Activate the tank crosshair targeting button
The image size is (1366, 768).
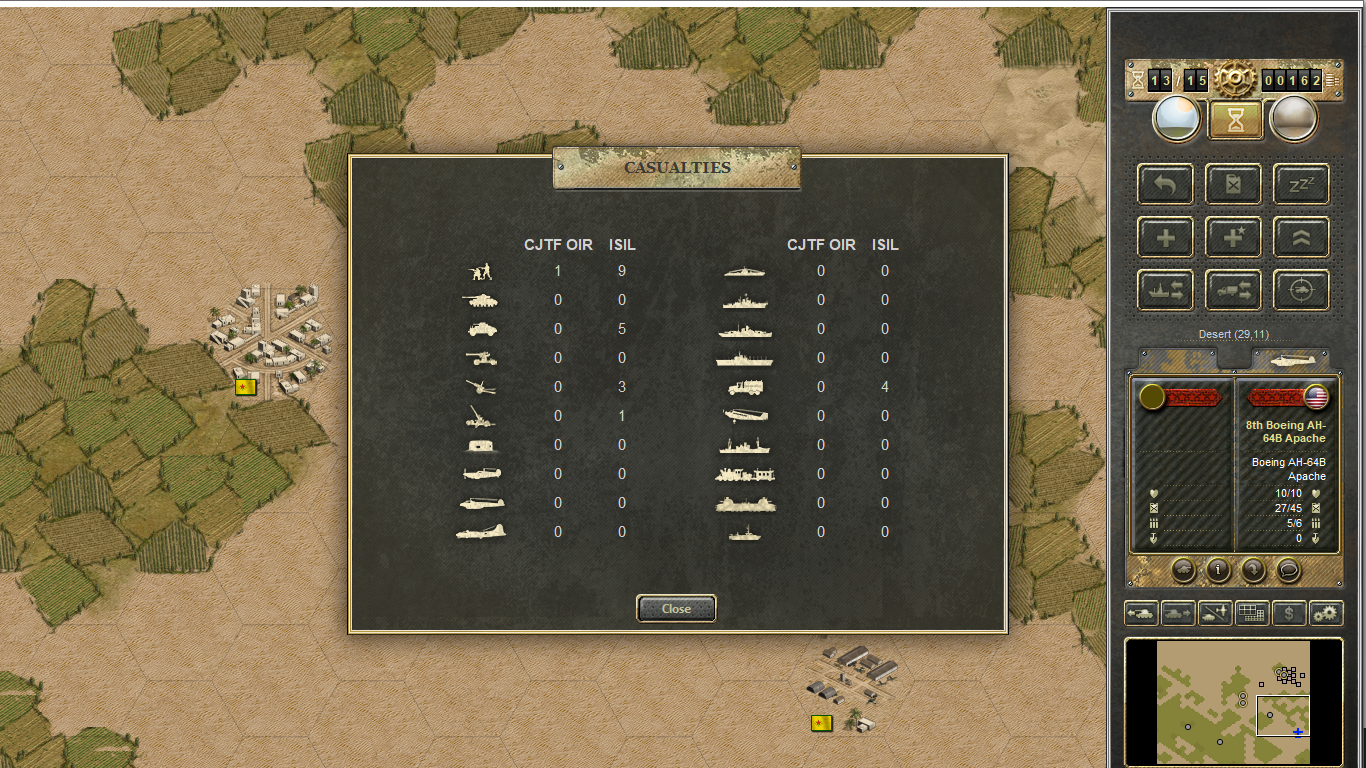1301,290
